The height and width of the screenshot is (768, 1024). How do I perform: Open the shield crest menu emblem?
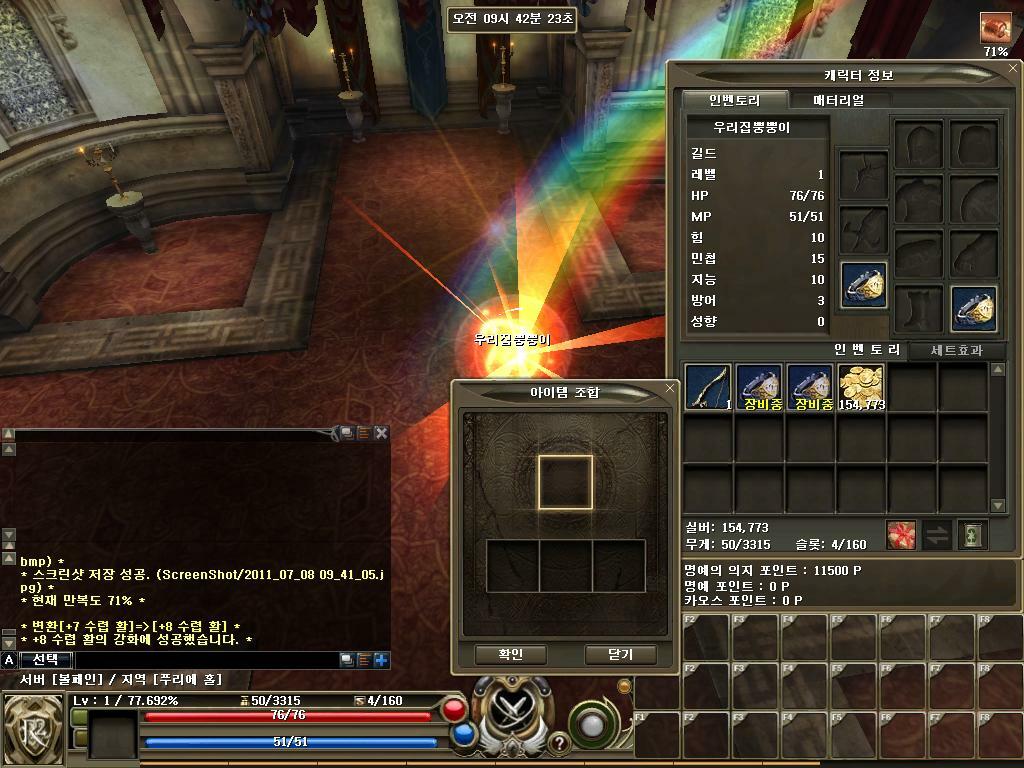pos(32,728)
